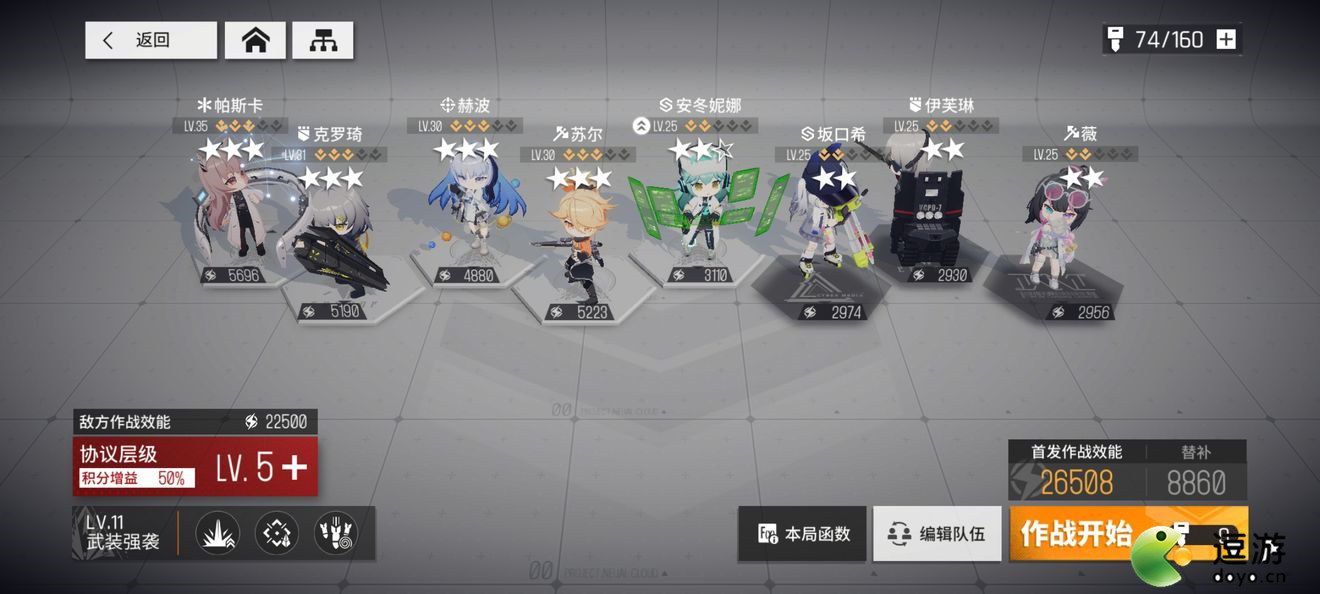
Task: View the spike burst skill icon
Action: [216, 533]
